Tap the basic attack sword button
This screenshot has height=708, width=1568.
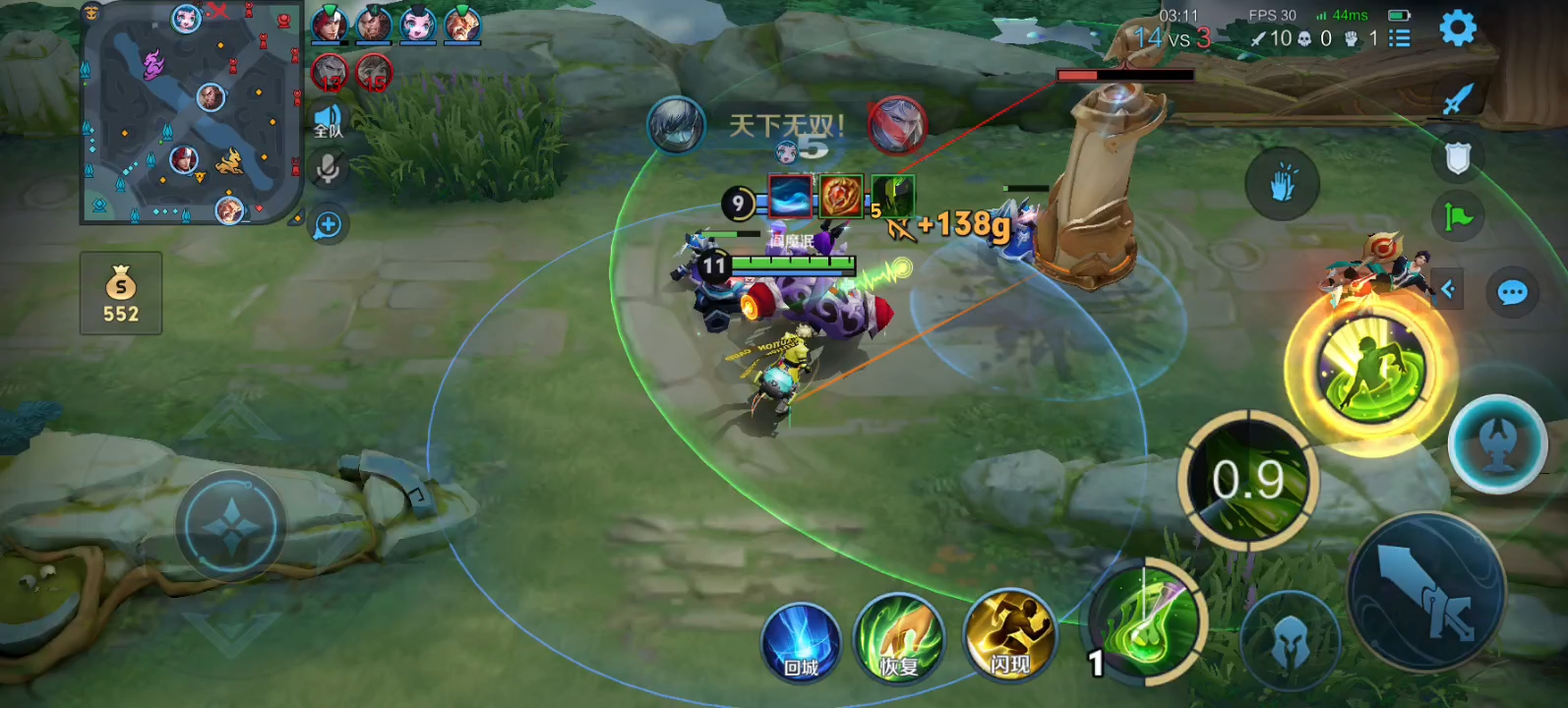pyautogui.click(x=1425, y=591)
